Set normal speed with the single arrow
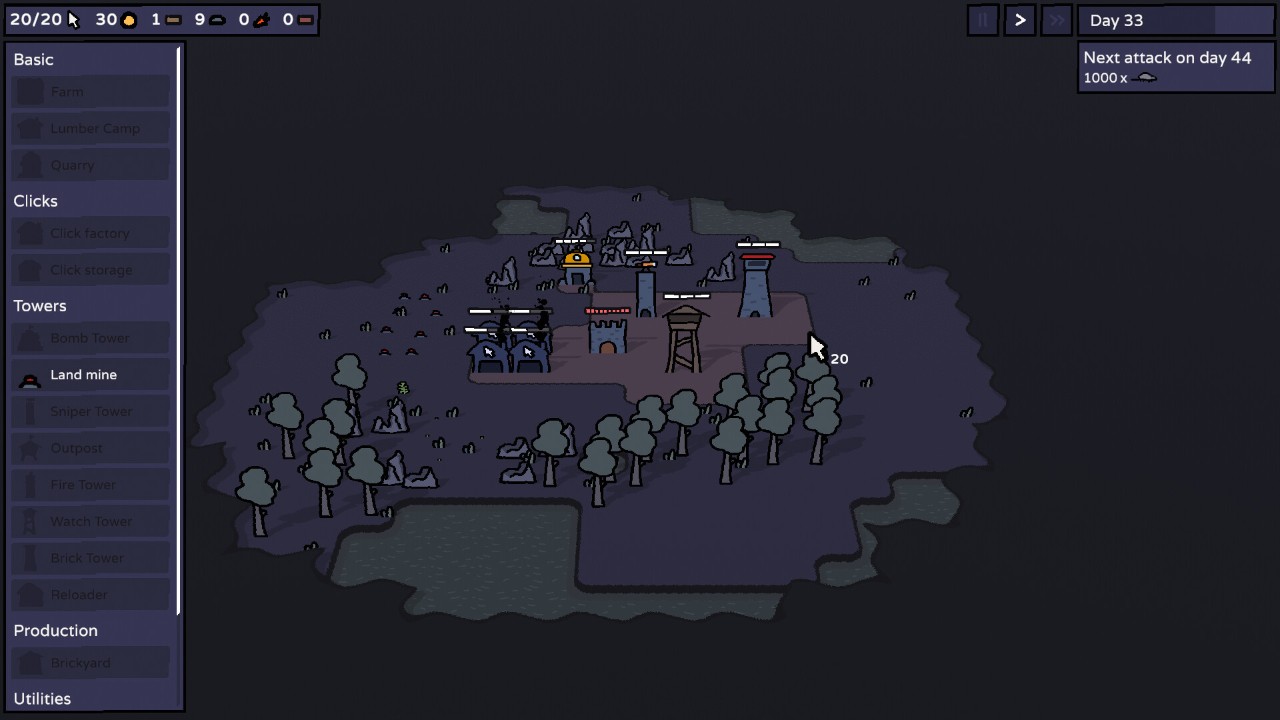 click(1019, 20)
